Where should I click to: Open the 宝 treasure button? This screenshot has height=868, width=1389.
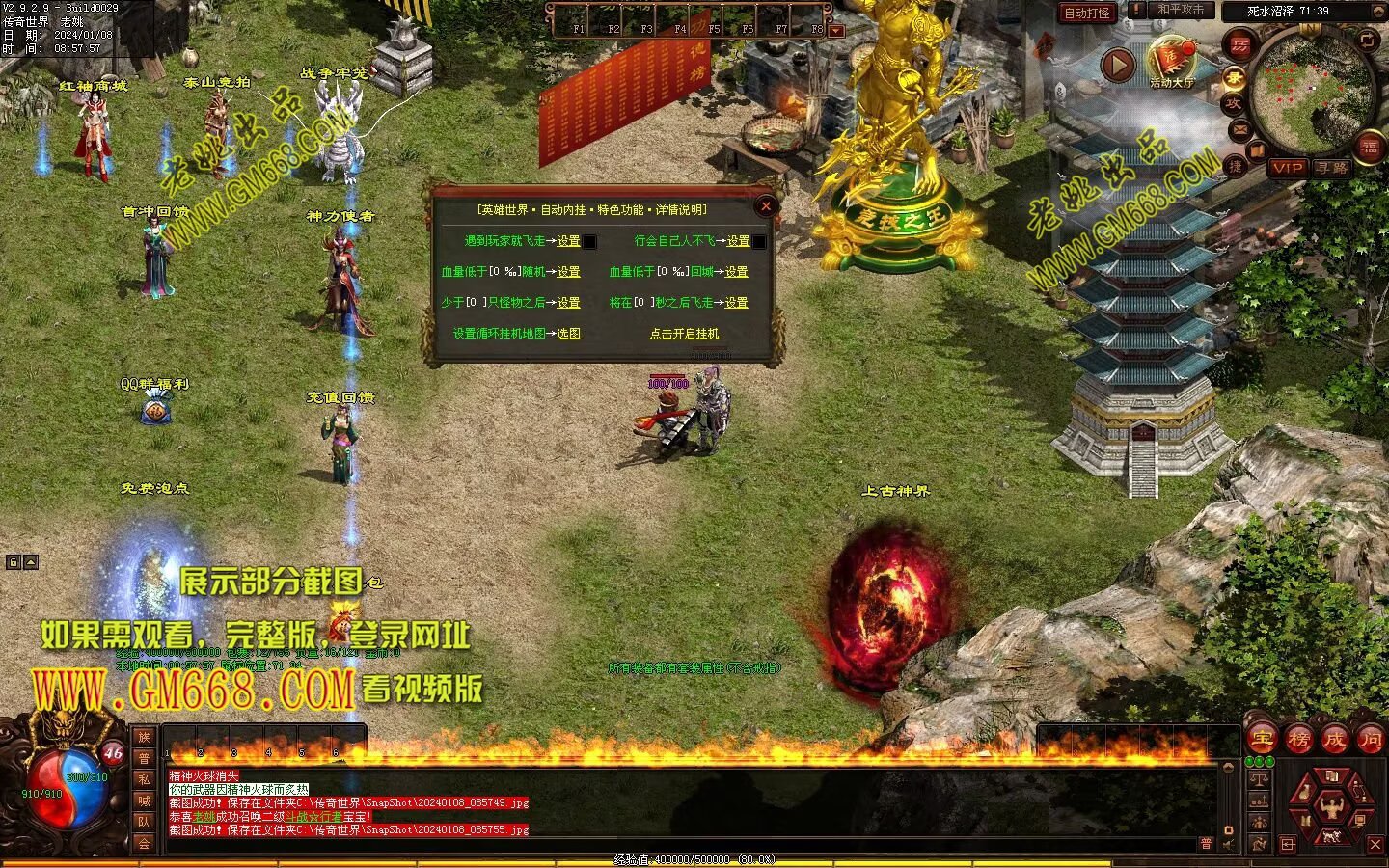point(1262,740)
